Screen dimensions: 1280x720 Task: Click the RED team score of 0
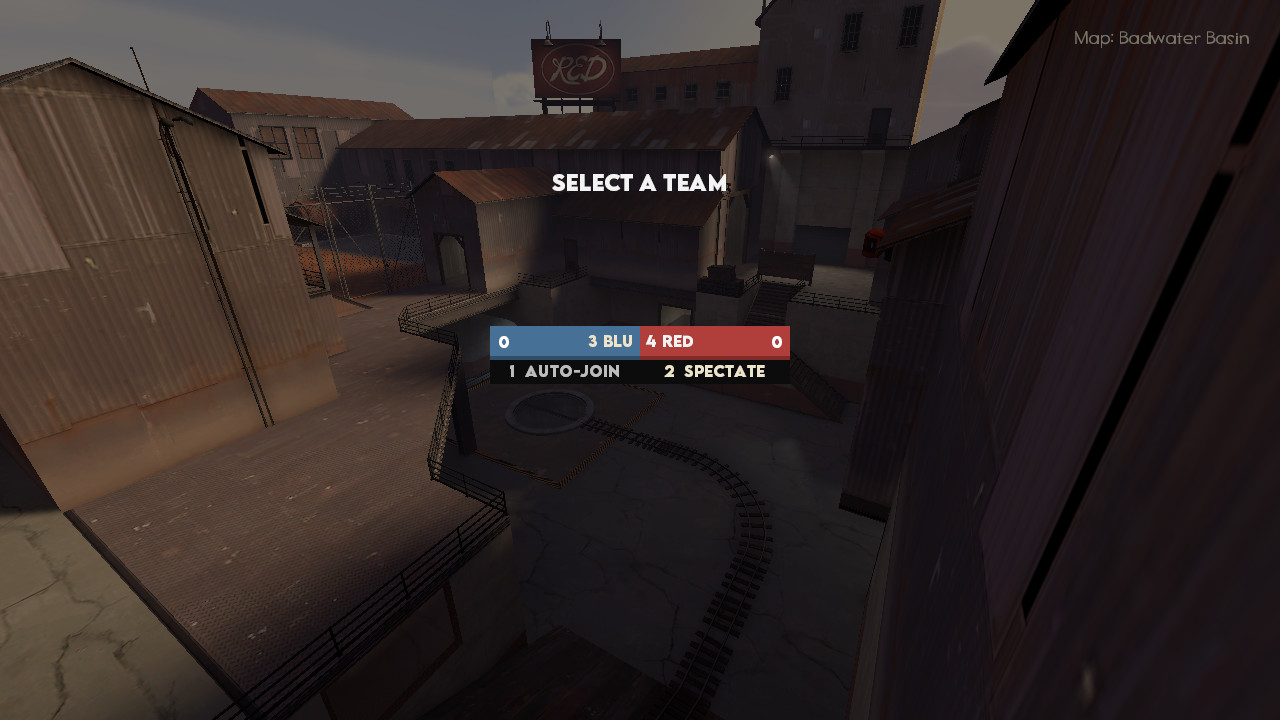778,341
